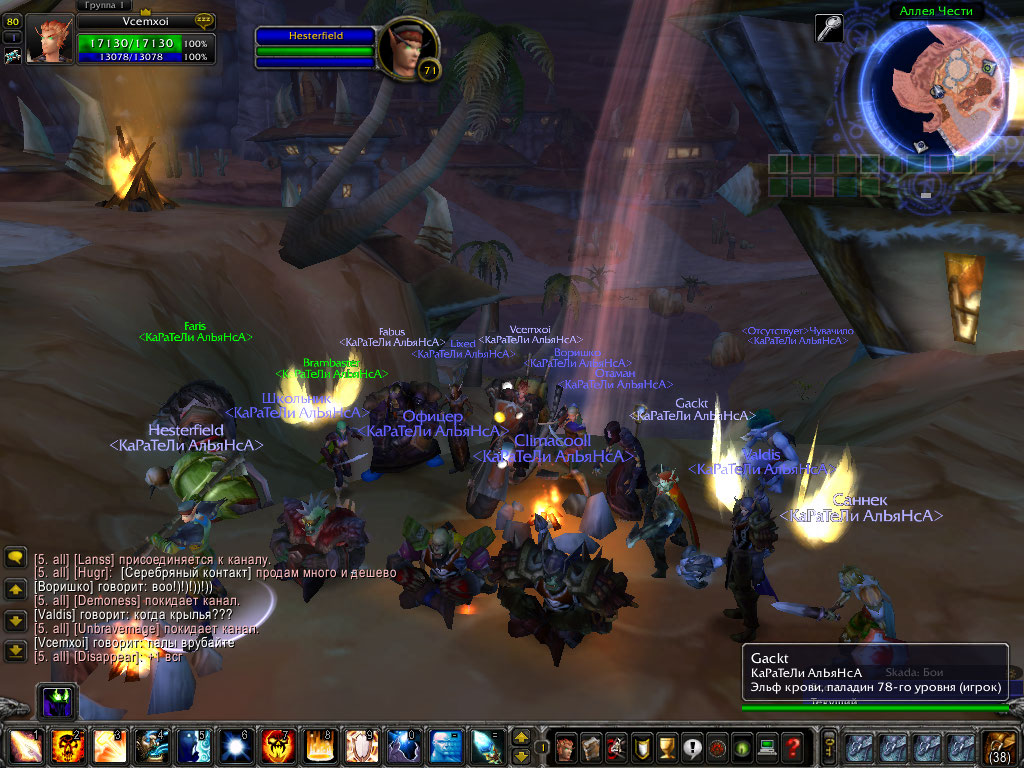This screenshot has width=1024, height=768.
Task: Open the chat speech bubble button
Action: tap(15, 558)
